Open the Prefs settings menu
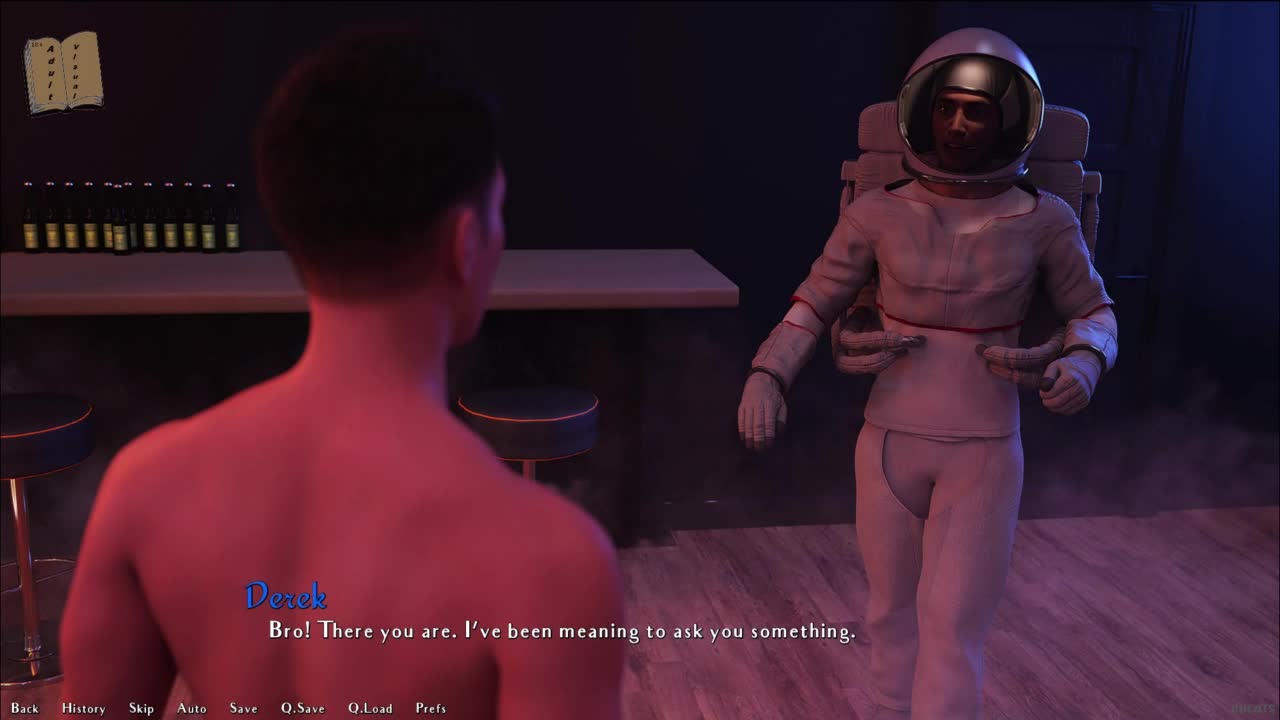The height and width of the screenshot is (720, 1280). [x=431, y=708]
